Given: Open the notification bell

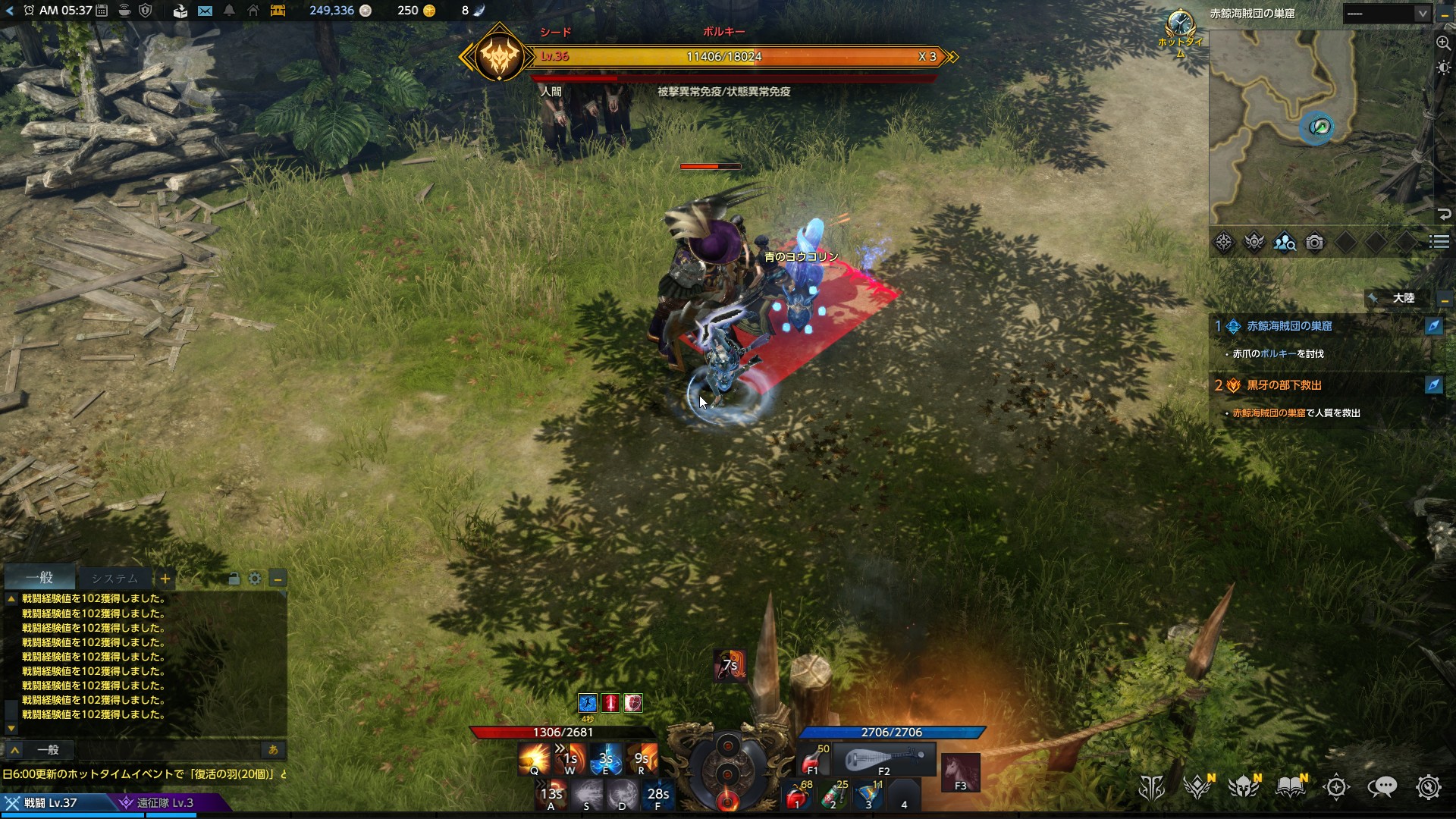Looking at the screenshot, I should coord(229,11).
